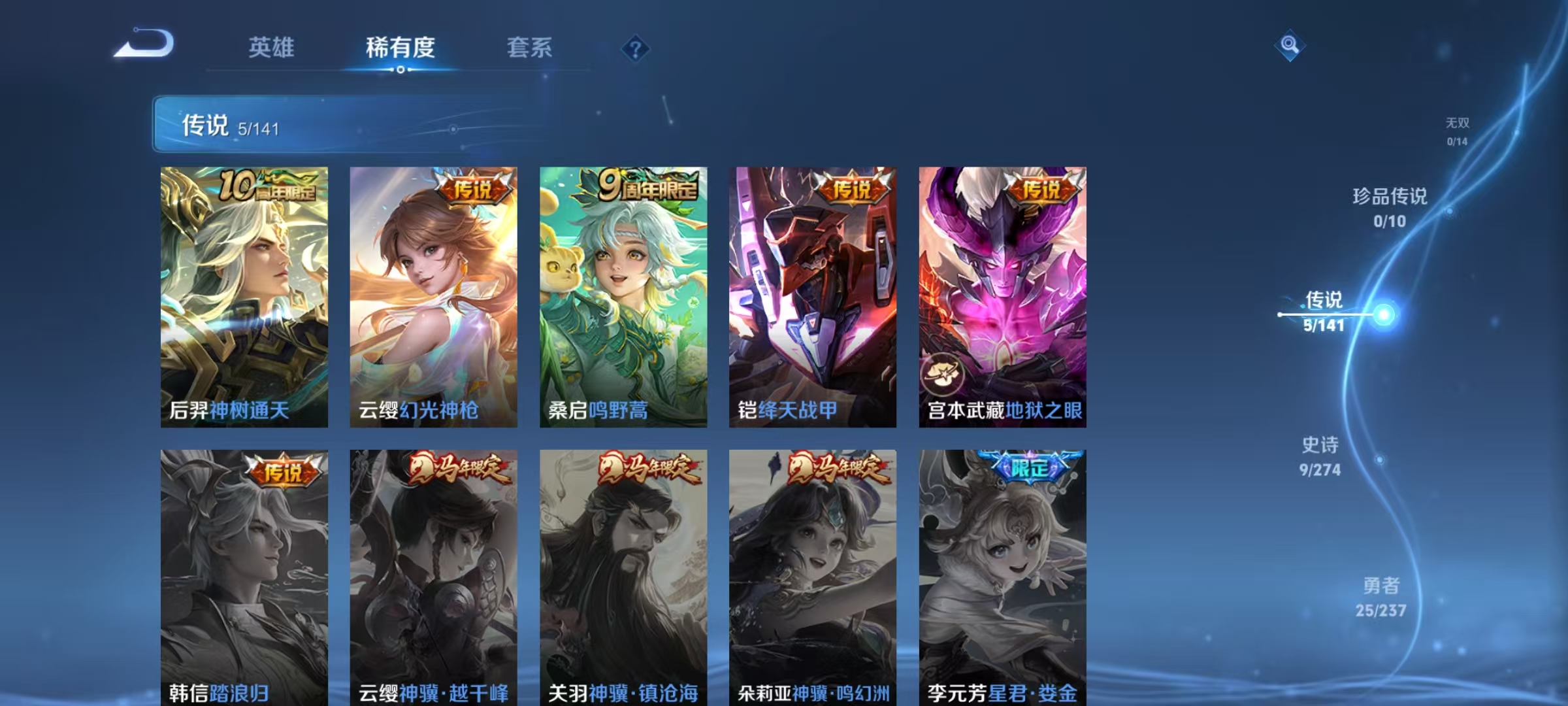The width and height of the screenshot is (1568, 706).
Task: Click the 9周年限定 badge on 桑启 card
Action: pyautogui.click(x=643, y=188)
